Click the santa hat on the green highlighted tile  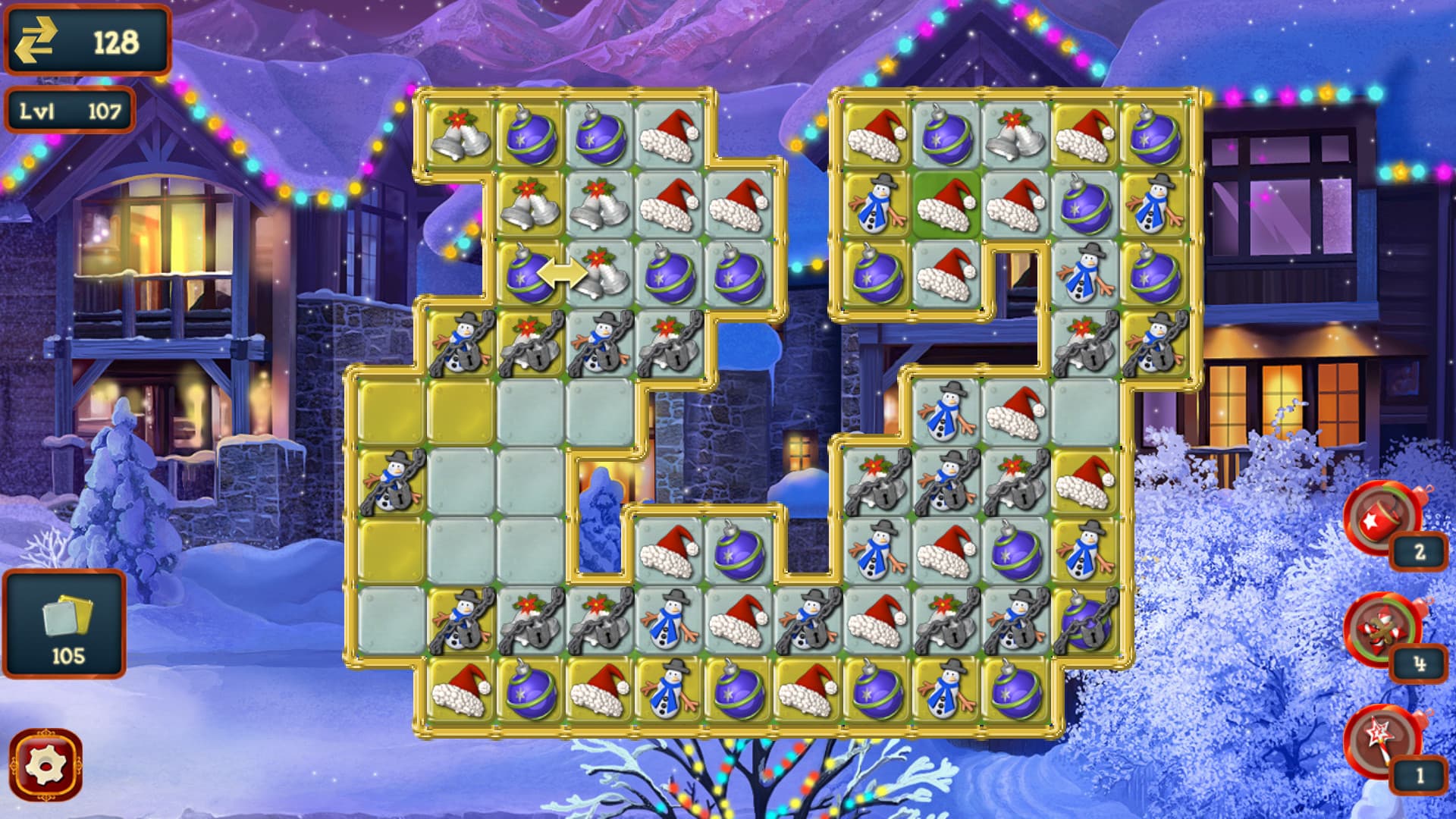click(944, 205)
